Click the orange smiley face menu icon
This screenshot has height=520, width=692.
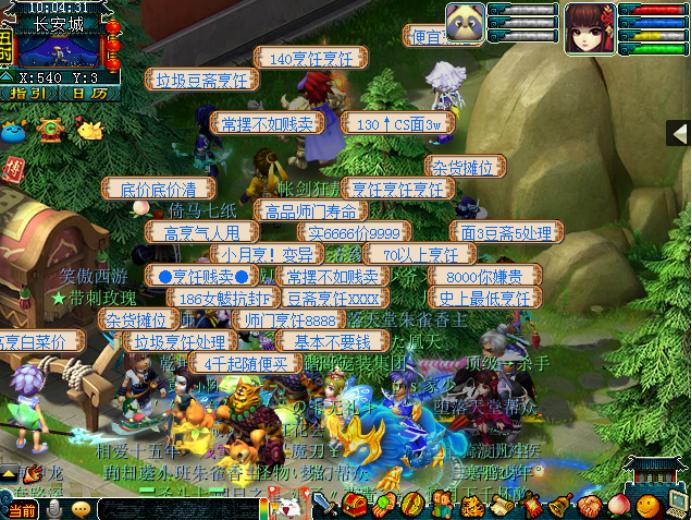(649, 504)
